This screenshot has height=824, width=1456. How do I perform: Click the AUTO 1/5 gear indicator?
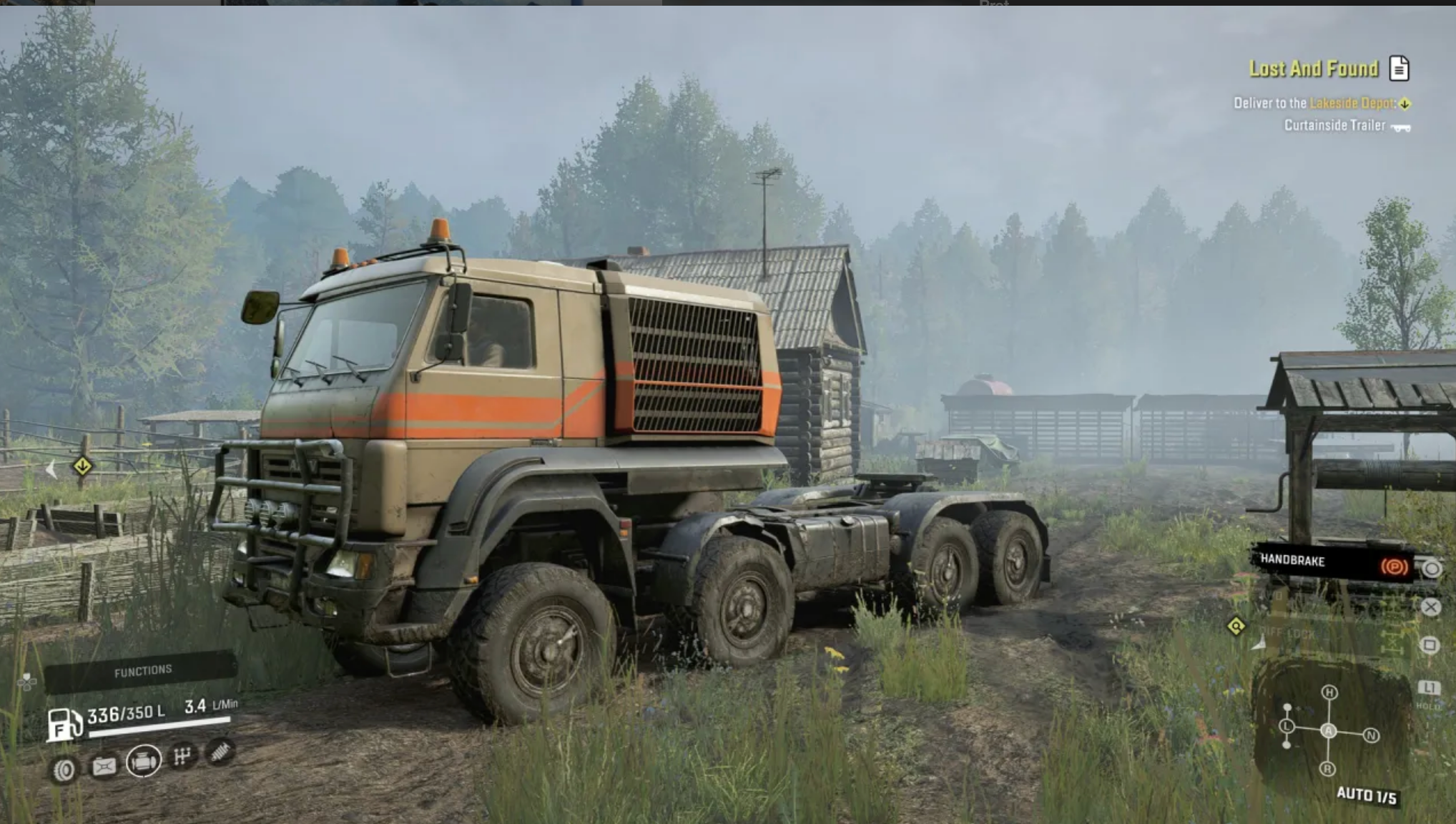1367,795
